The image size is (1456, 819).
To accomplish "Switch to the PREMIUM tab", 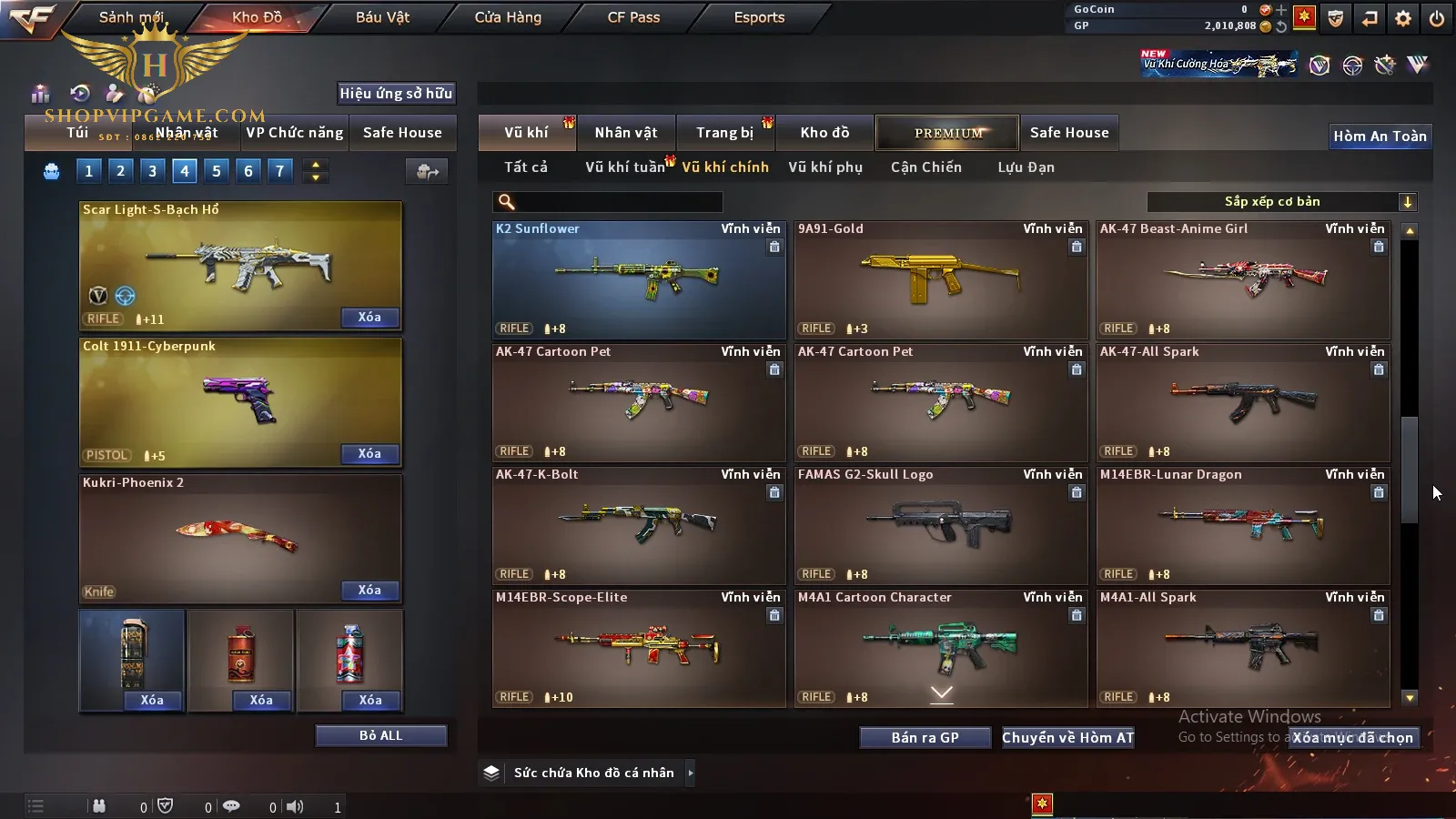I will point(947,133).
